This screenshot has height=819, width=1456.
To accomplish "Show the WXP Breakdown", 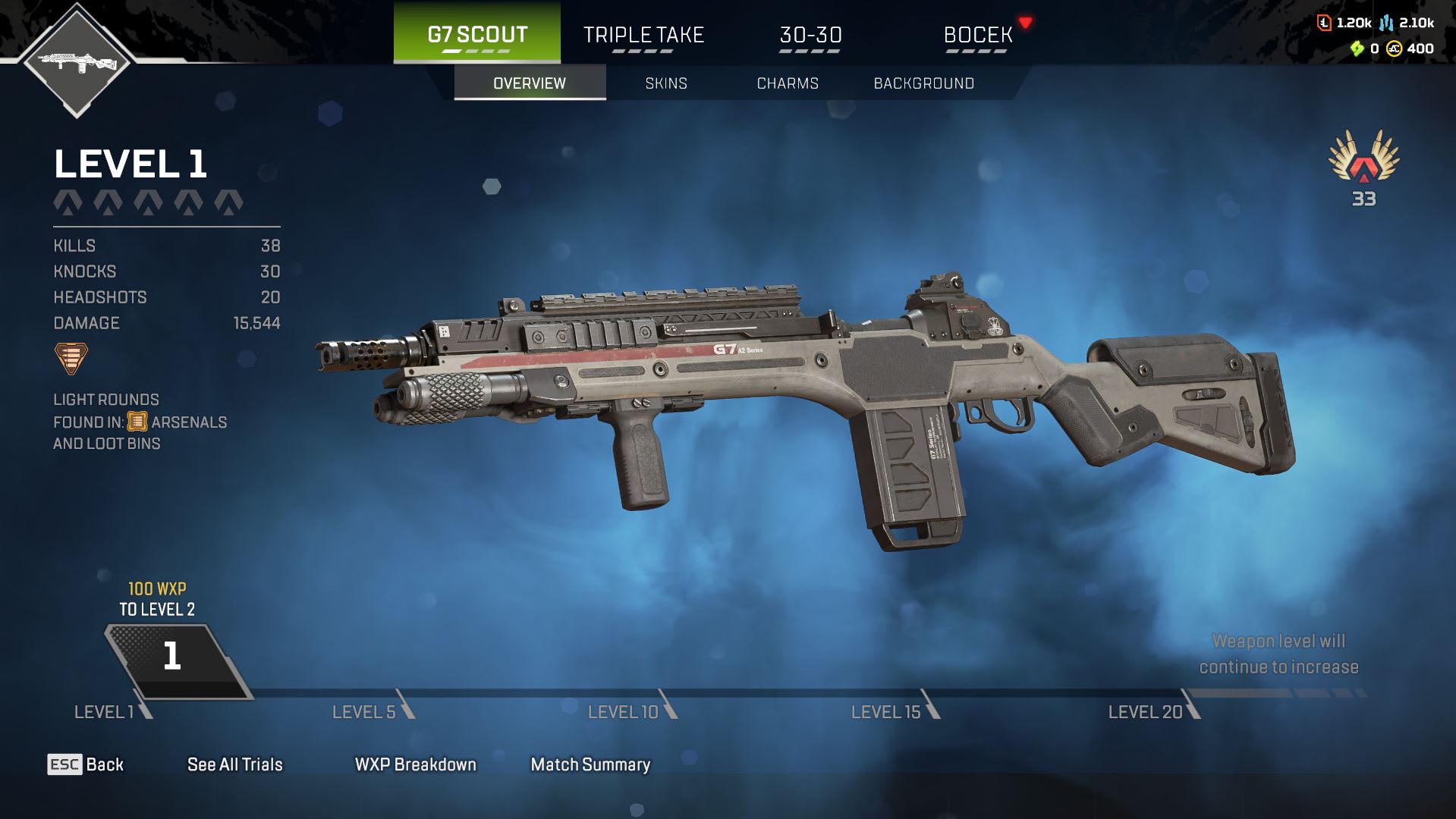I will pyautogui.click(x=415, y=764).
